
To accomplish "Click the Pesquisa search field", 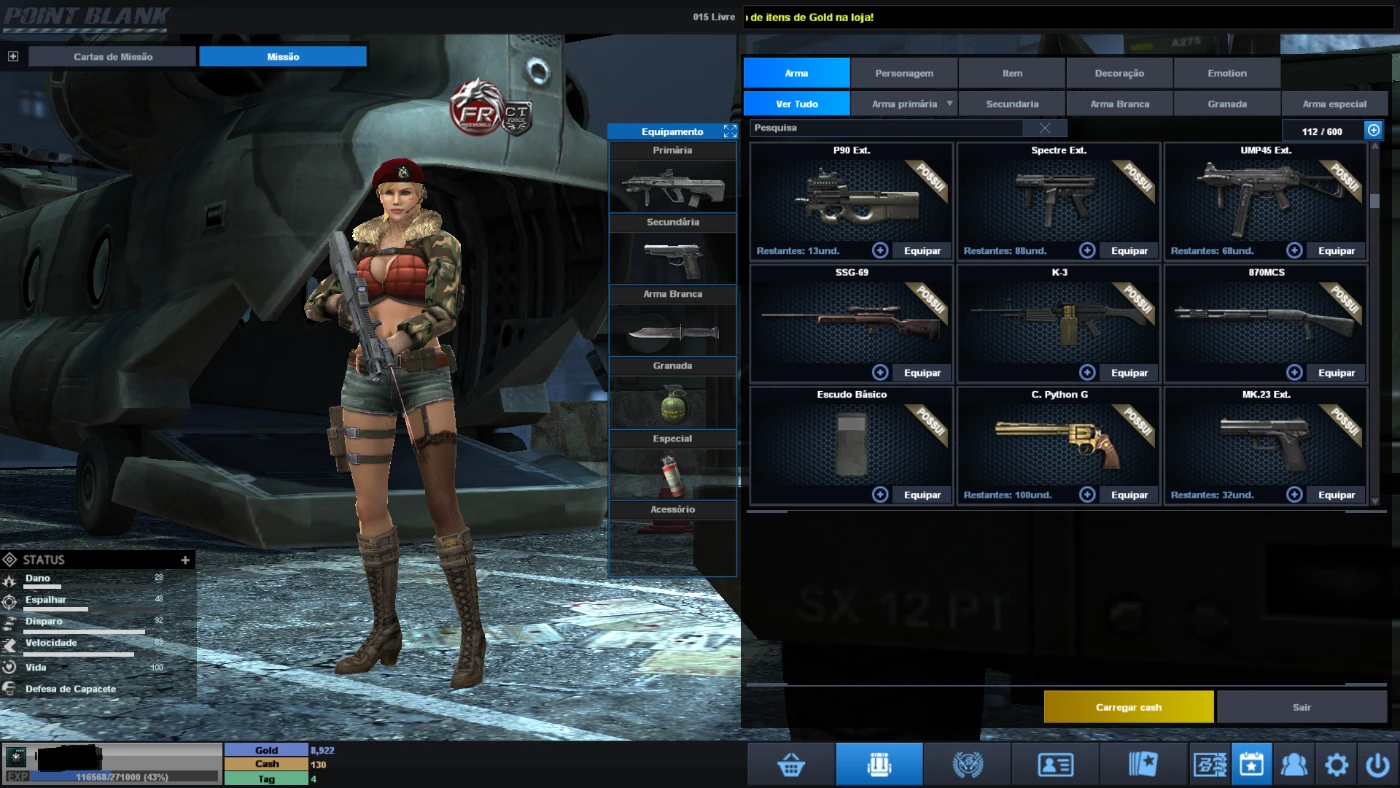I will (x=886, y=128).
